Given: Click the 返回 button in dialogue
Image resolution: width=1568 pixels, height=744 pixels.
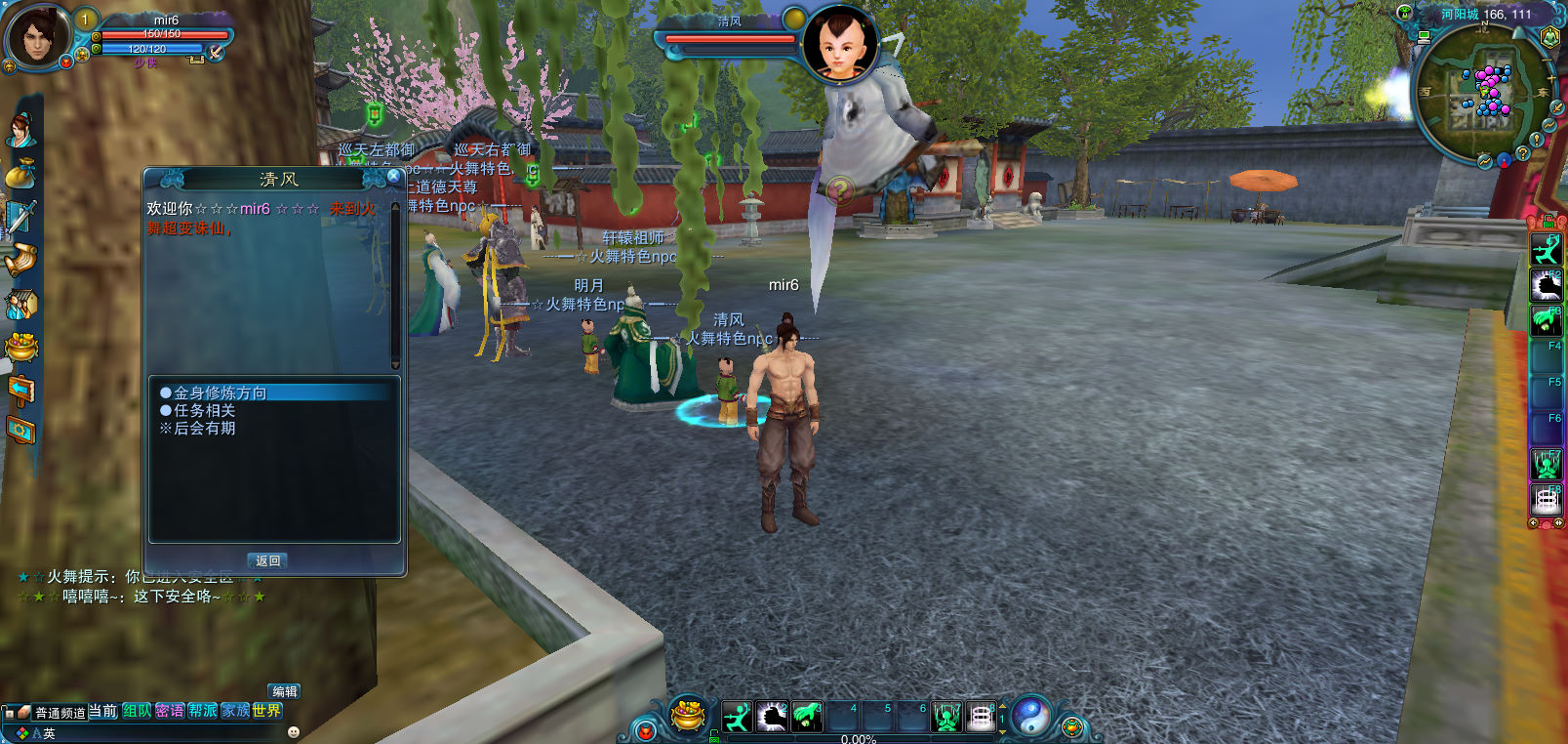Looking at the screenshot, I should (x=268, y=560).
